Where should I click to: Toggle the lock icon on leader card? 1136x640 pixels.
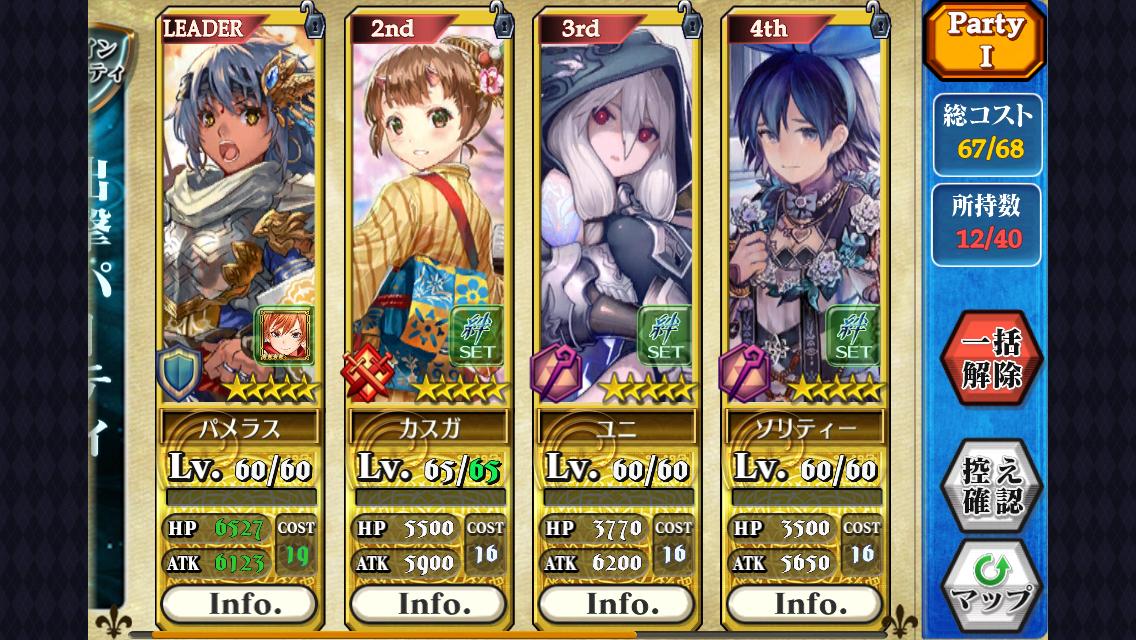click(314, 20)
